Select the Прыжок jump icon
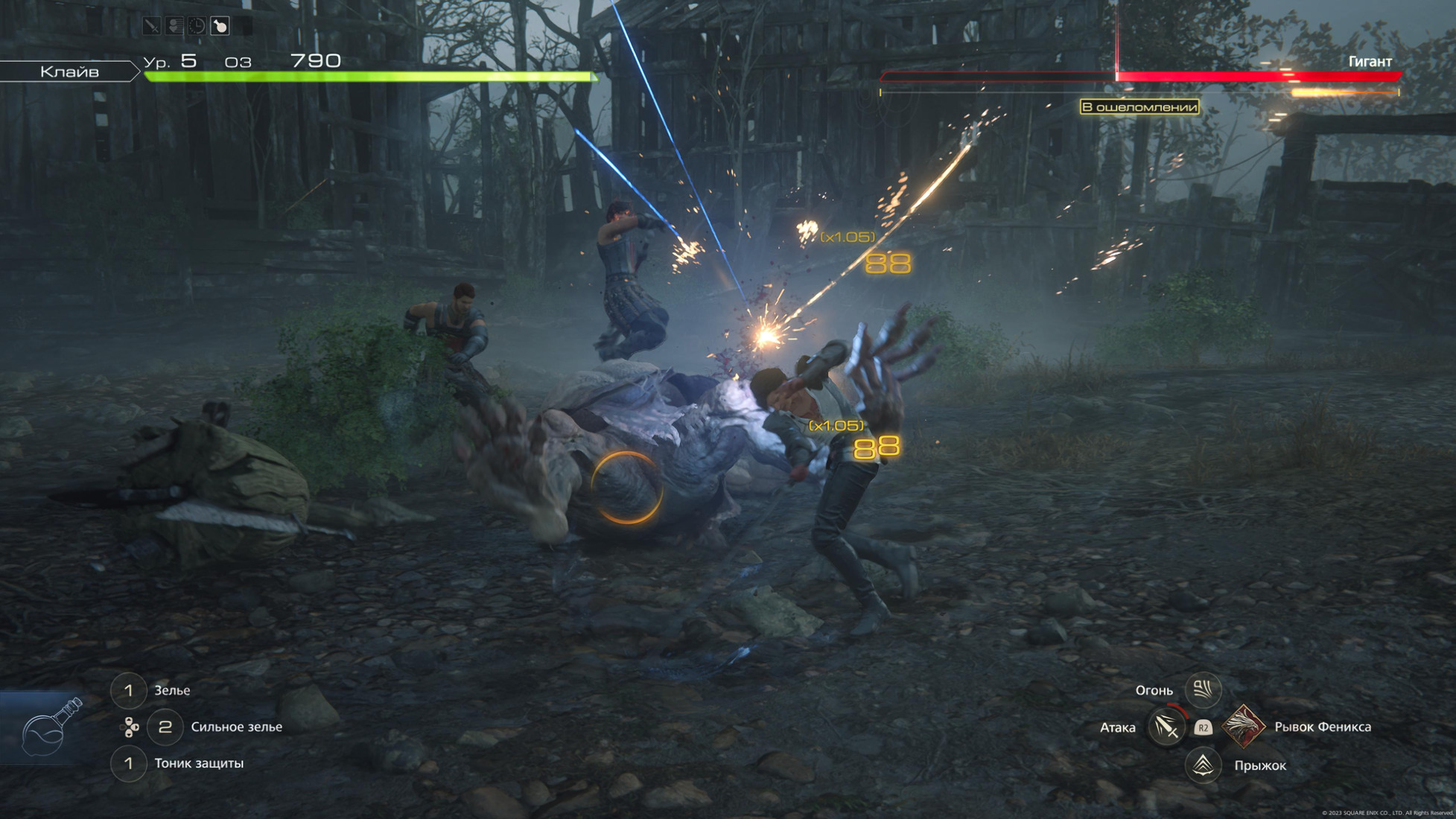 (x=1203, y=765)
